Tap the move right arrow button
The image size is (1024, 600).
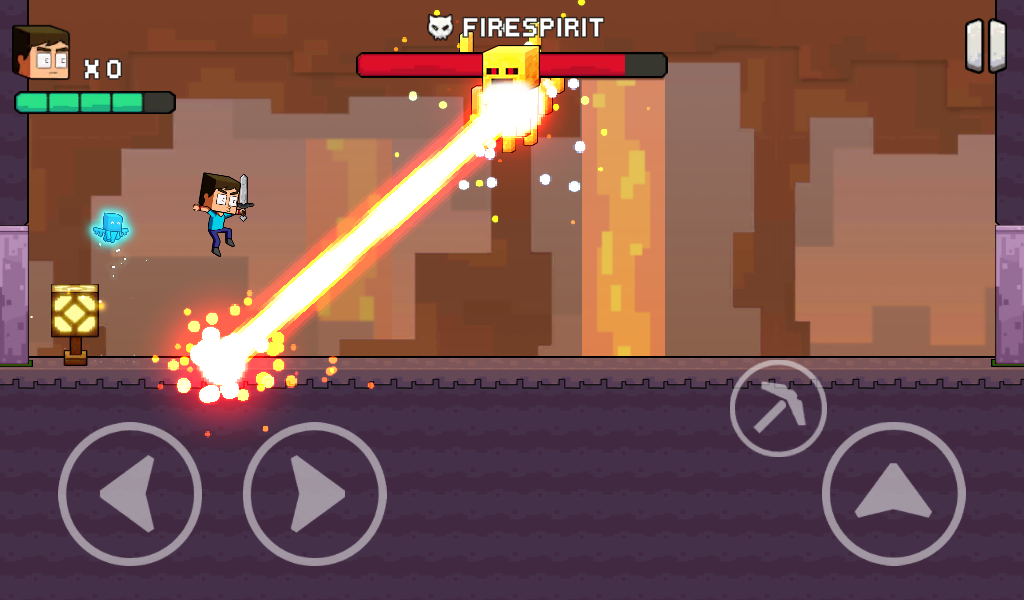[315, 493]
